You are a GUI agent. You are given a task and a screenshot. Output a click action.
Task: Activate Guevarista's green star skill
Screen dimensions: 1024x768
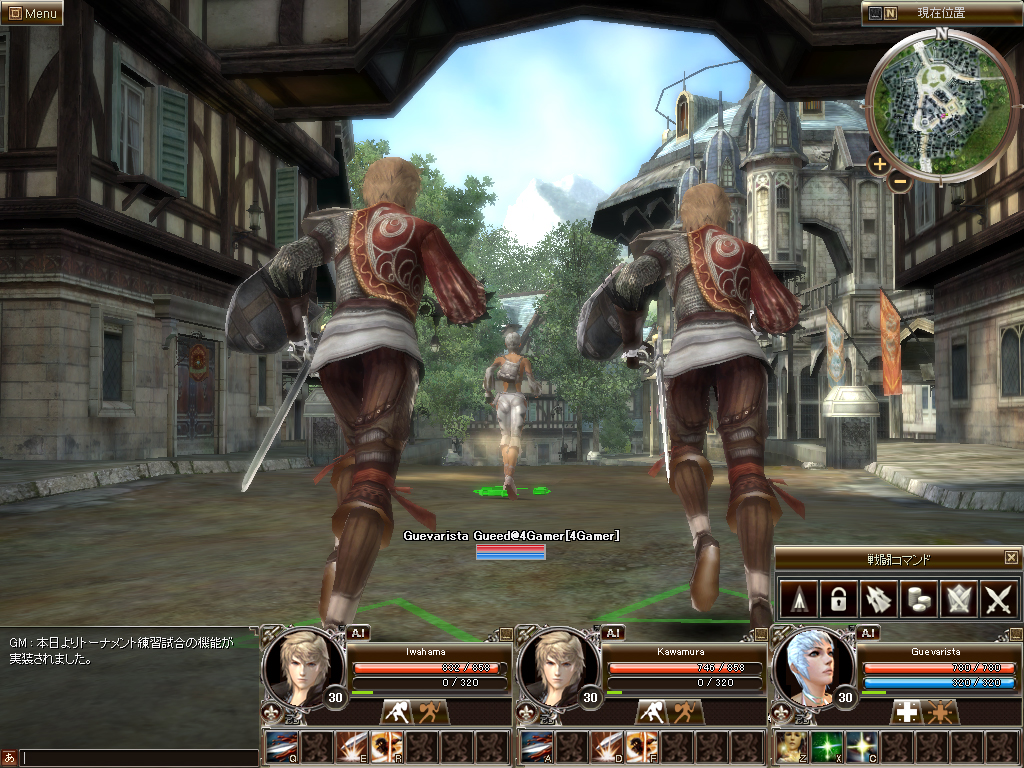pos(825,747)
